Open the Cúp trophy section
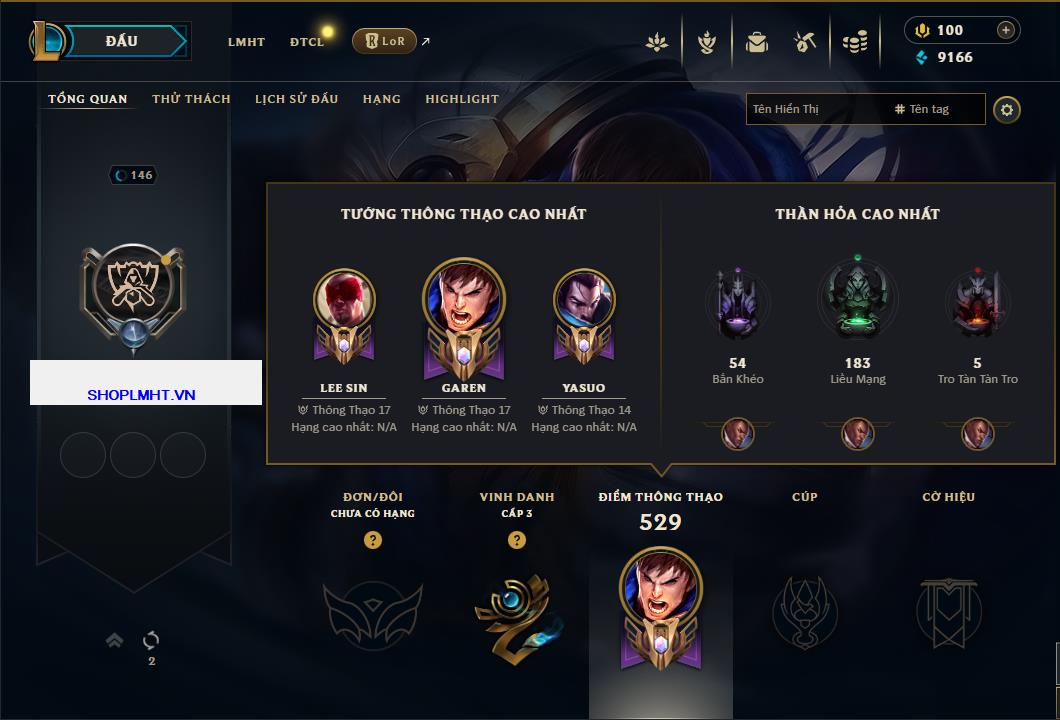Image resolution: width=1060 pixels, height=720 pixels. point(804,610)
